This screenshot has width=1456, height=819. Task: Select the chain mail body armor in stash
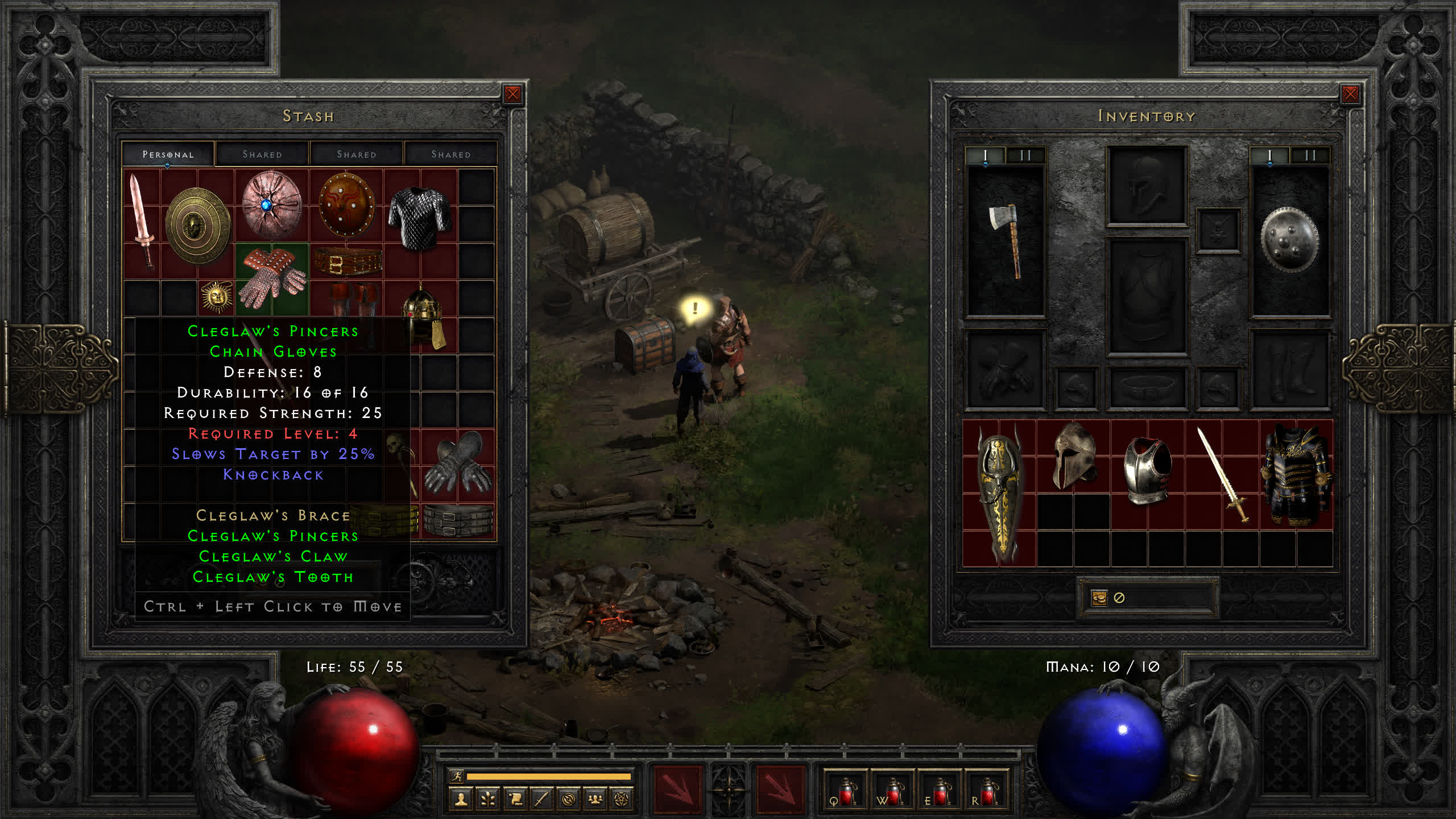click(x=420, y=217)
